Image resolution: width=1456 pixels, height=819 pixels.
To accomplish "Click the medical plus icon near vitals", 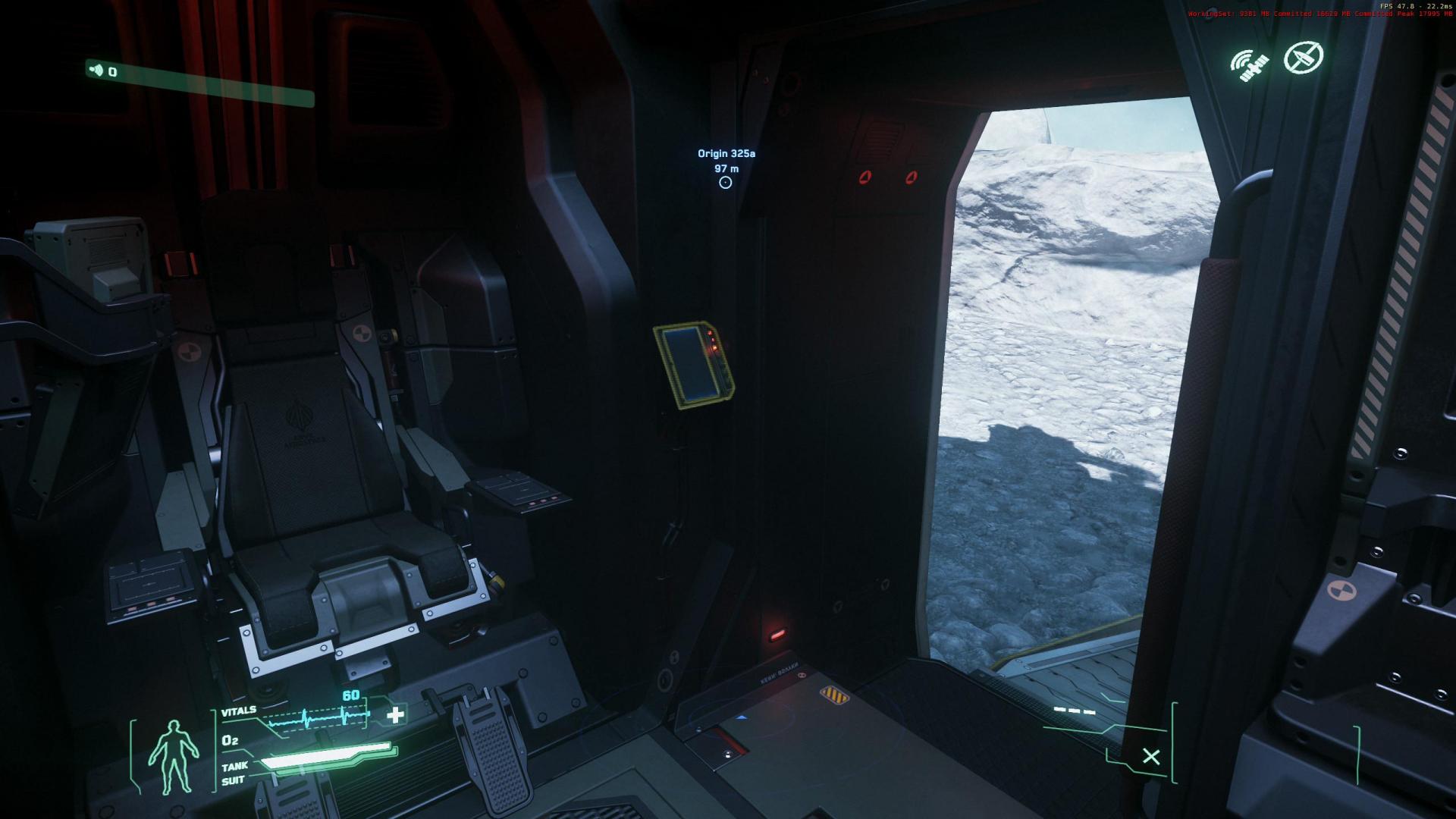I will tap(395, 716).
